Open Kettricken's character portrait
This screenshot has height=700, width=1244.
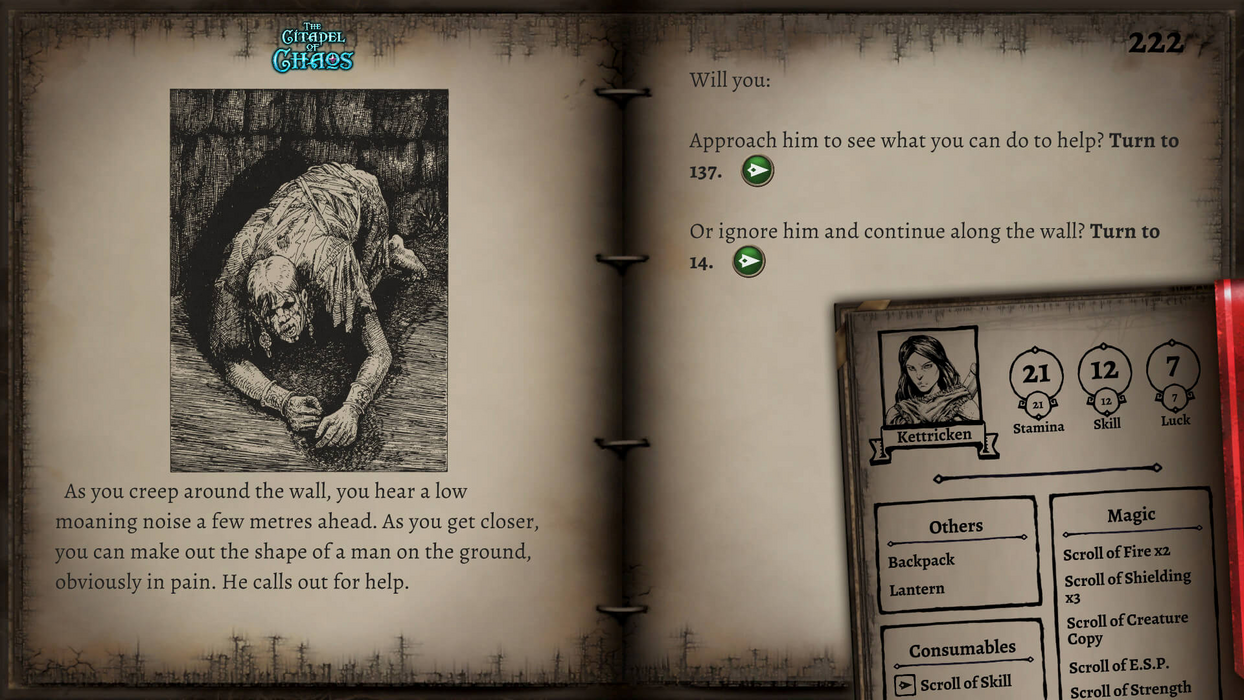tap(929, 381)
